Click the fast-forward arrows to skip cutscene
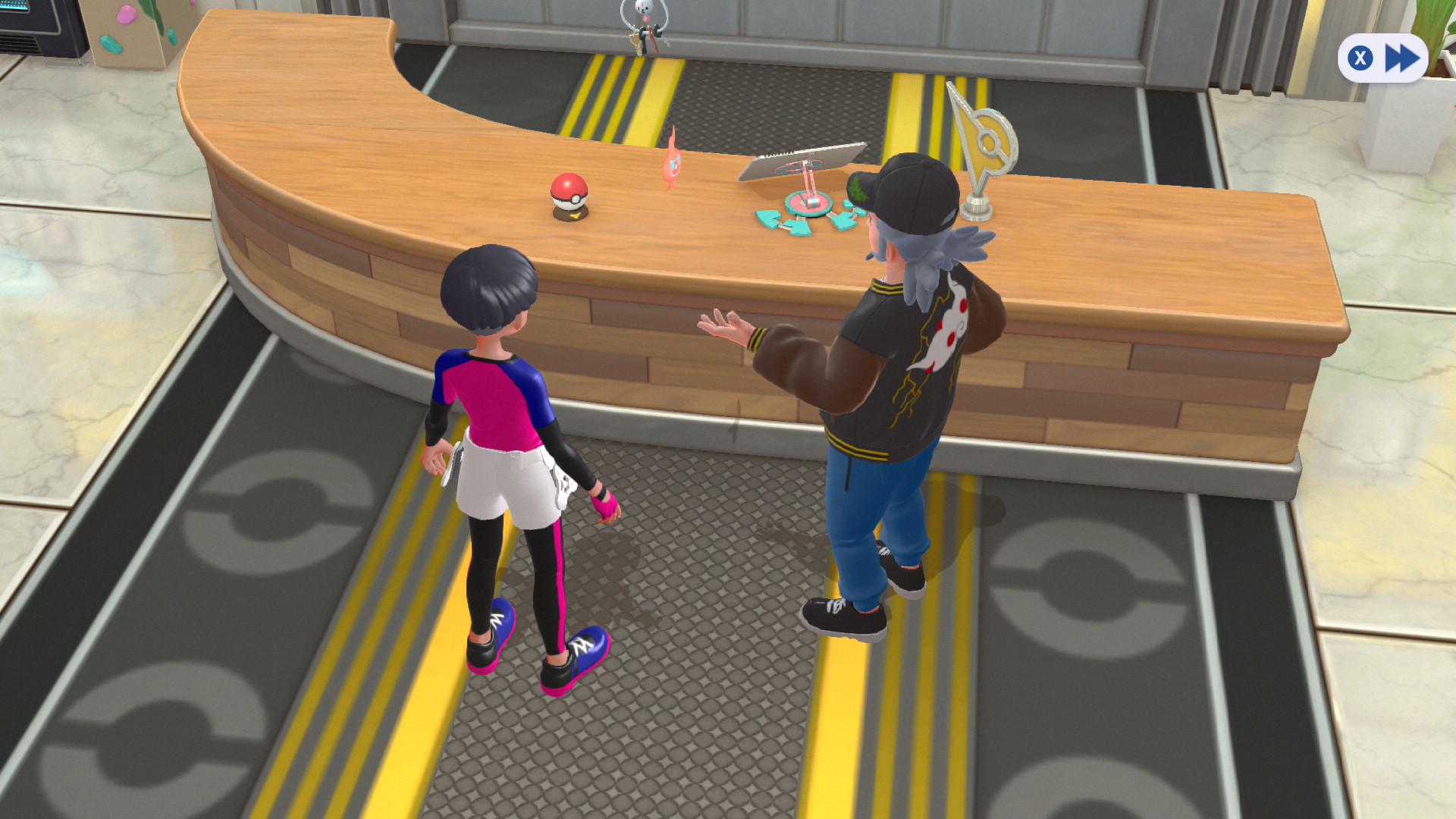 point(1401,58)
